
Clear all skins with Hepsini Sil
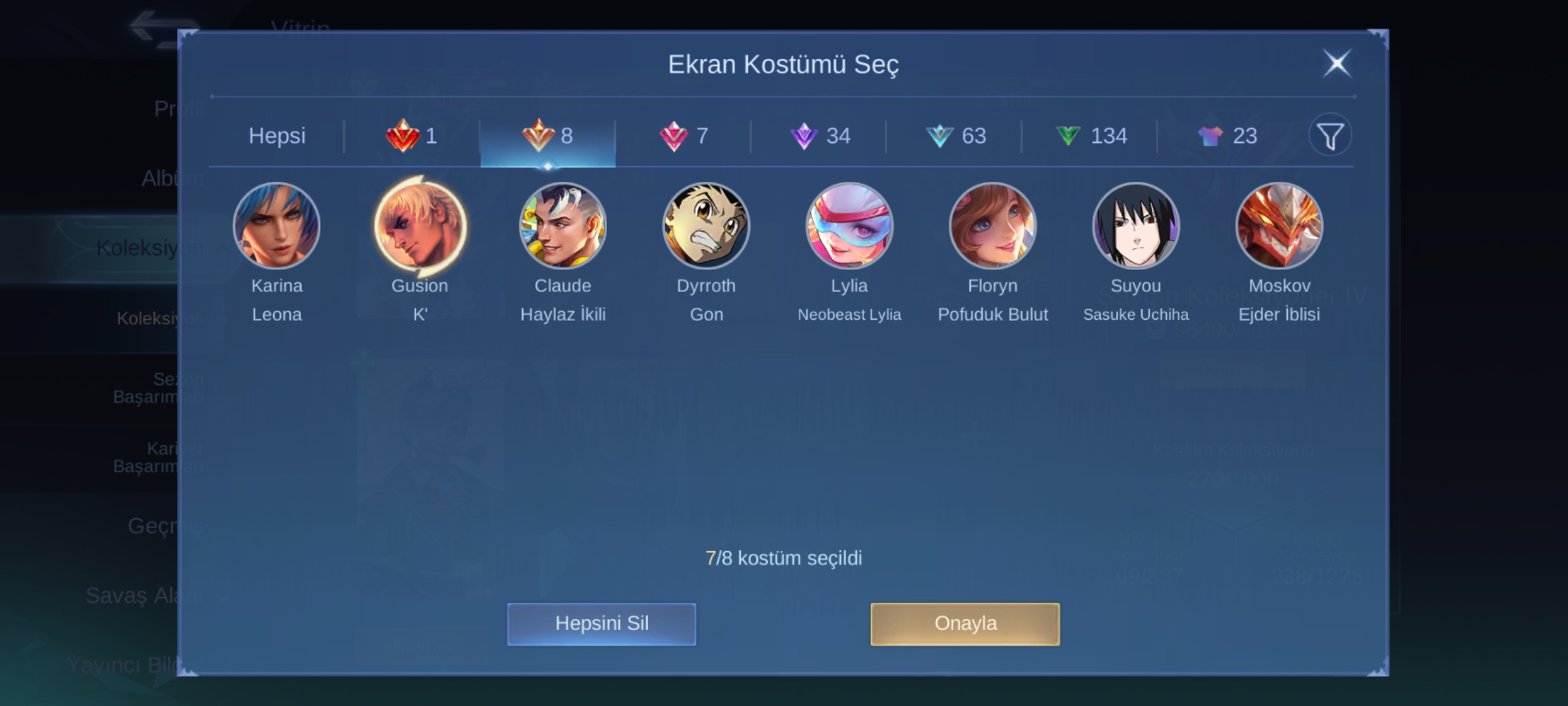pyautogui.click(x=601, y=624)
